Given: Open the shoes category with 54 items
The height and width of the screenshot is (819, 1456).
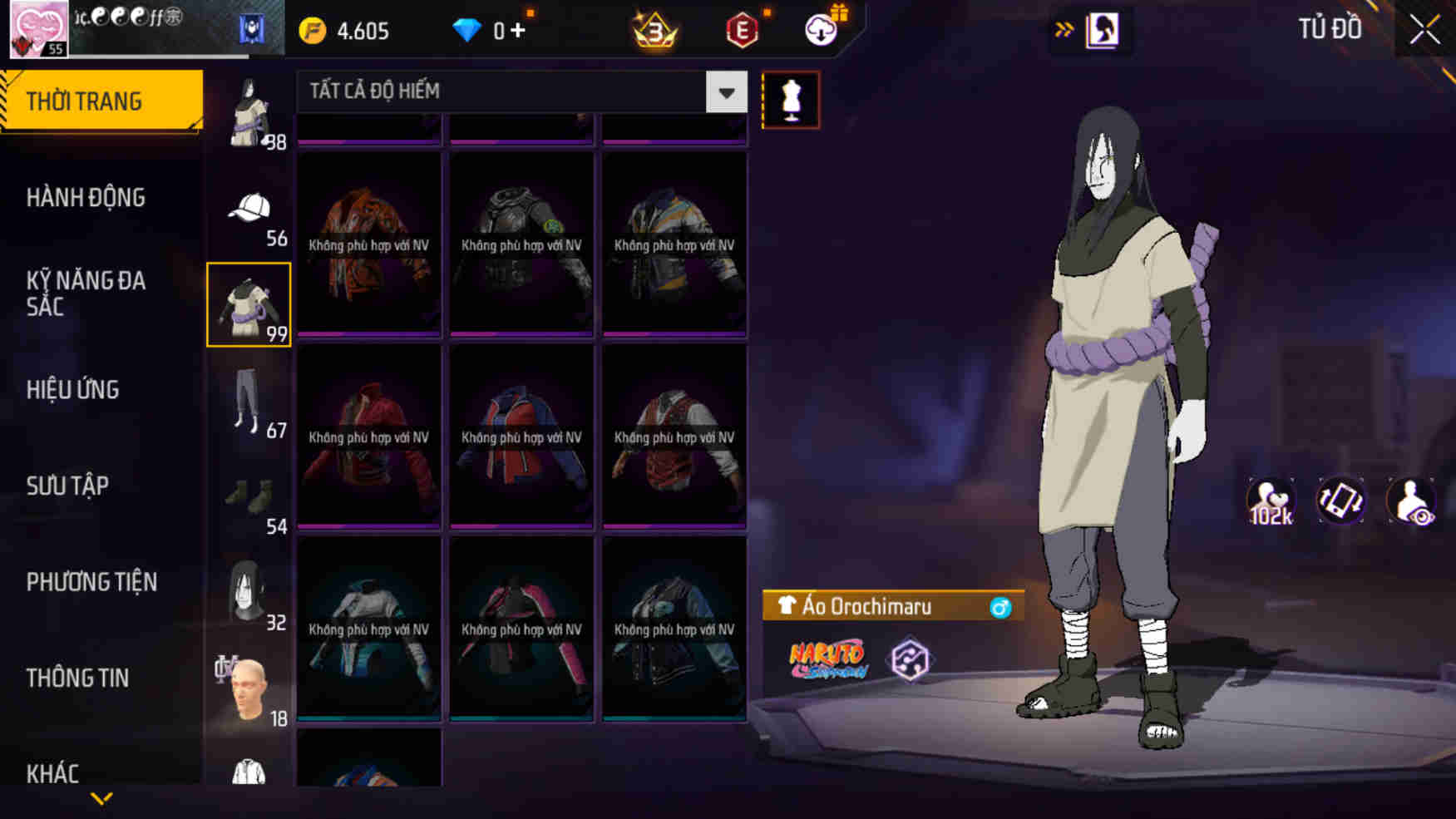Looking at the screenshot, I should pos(248,495).
